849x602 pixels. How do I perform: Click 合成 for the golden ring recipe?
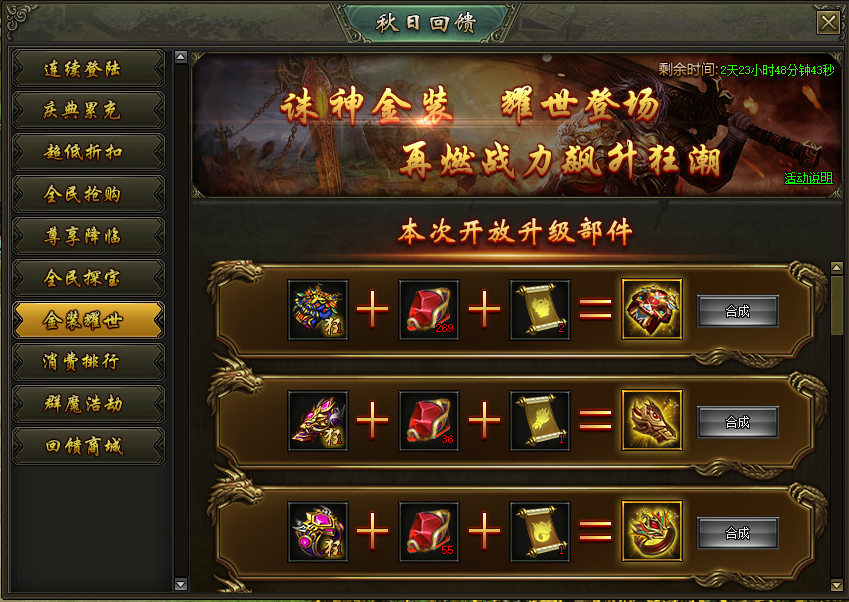pyautogui.click(x=737, y=533)
